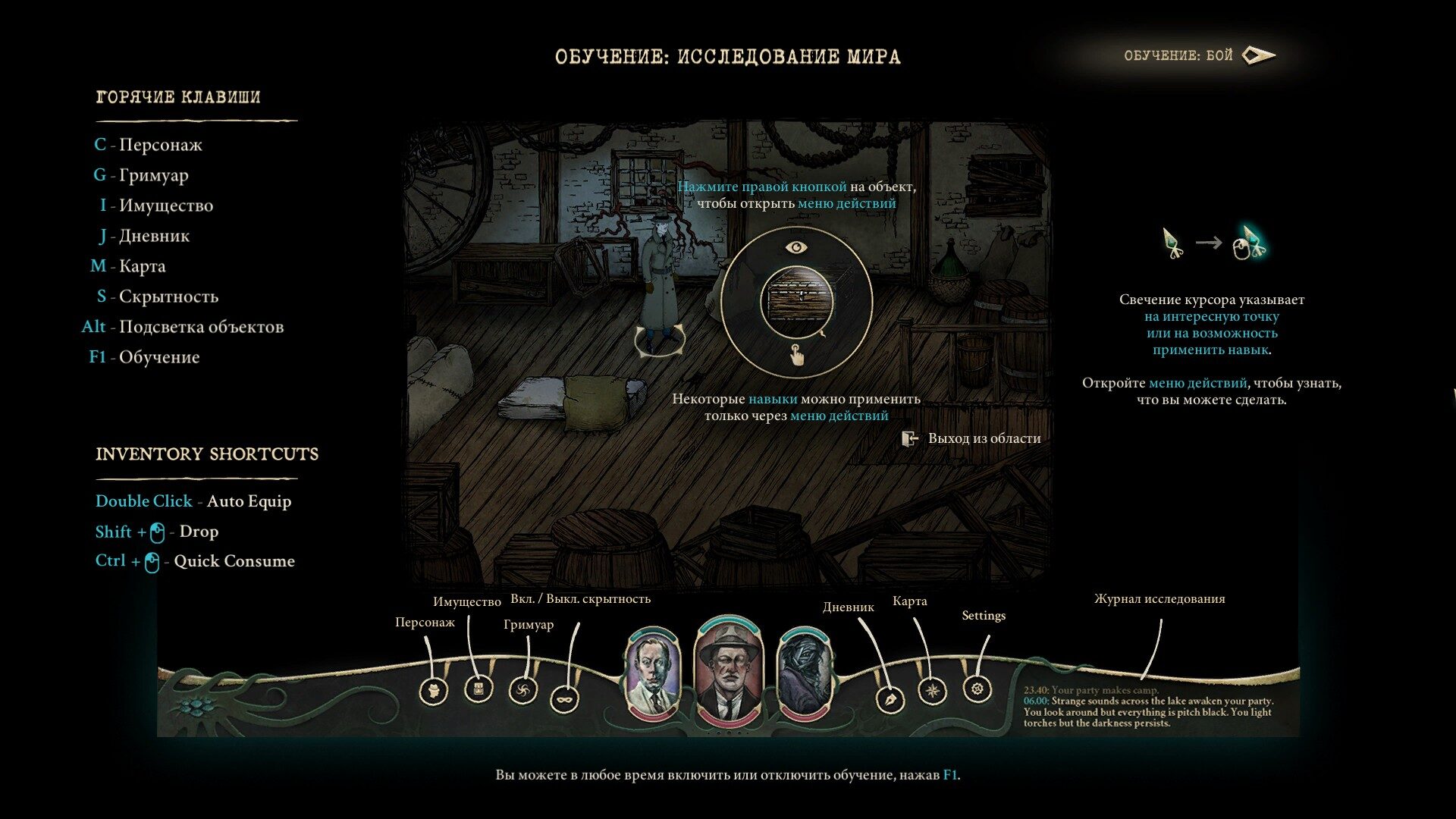1456x819 pixels.
Task: Click the Выход из области exit marker
Action: 910,438
